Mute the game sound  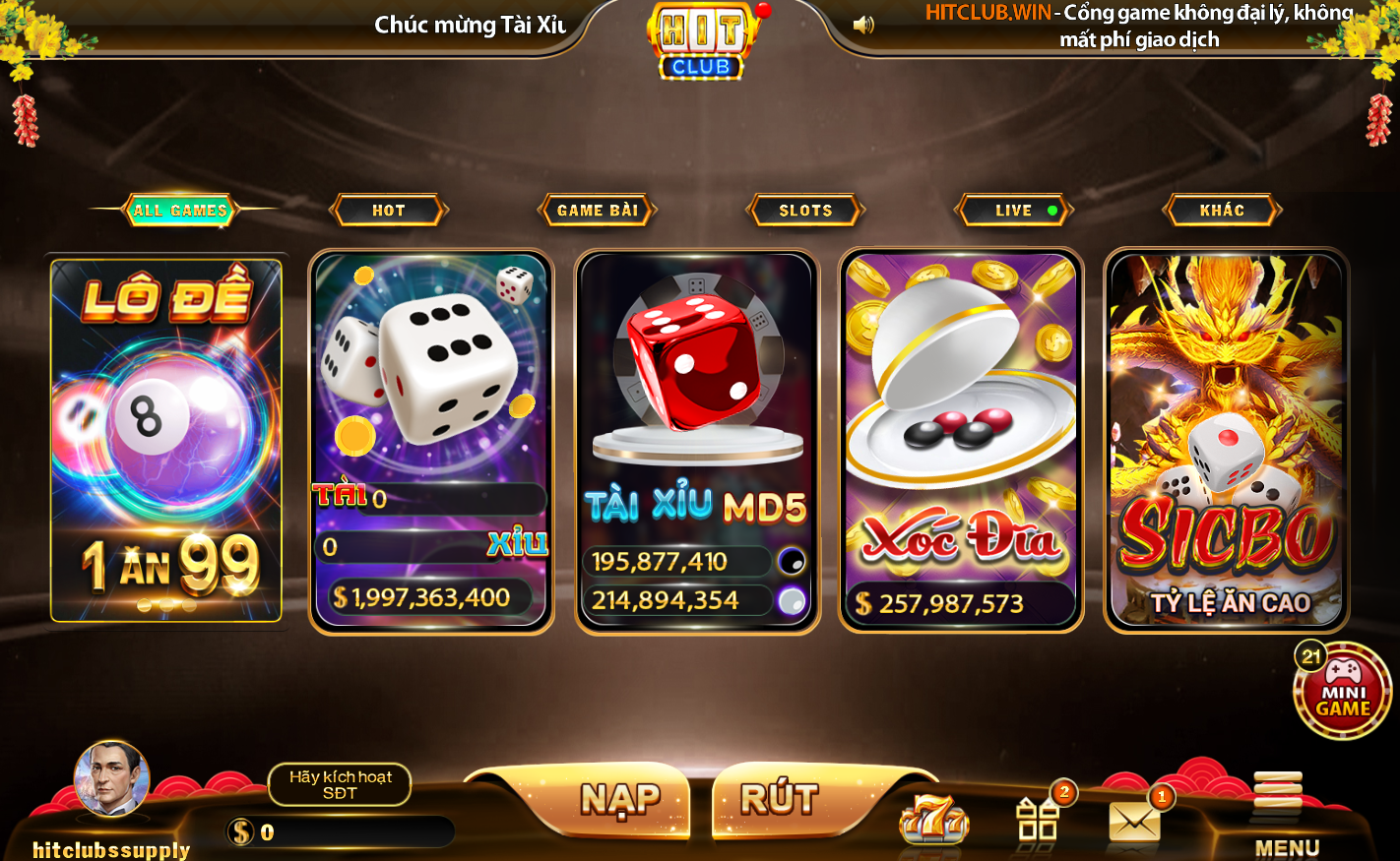[x=864, y=25]
